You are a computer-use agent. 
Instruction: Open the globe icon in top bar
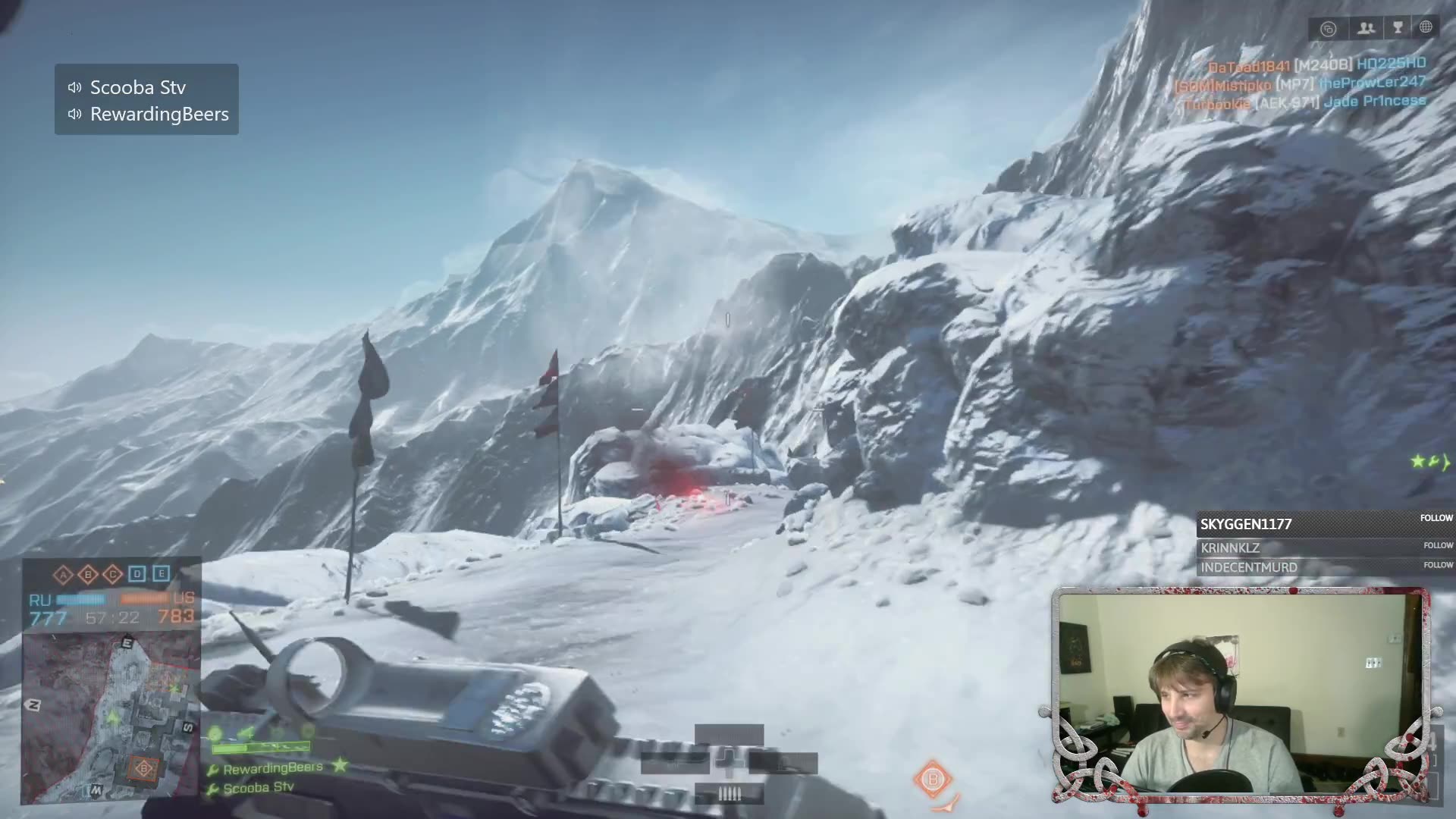1426,28
